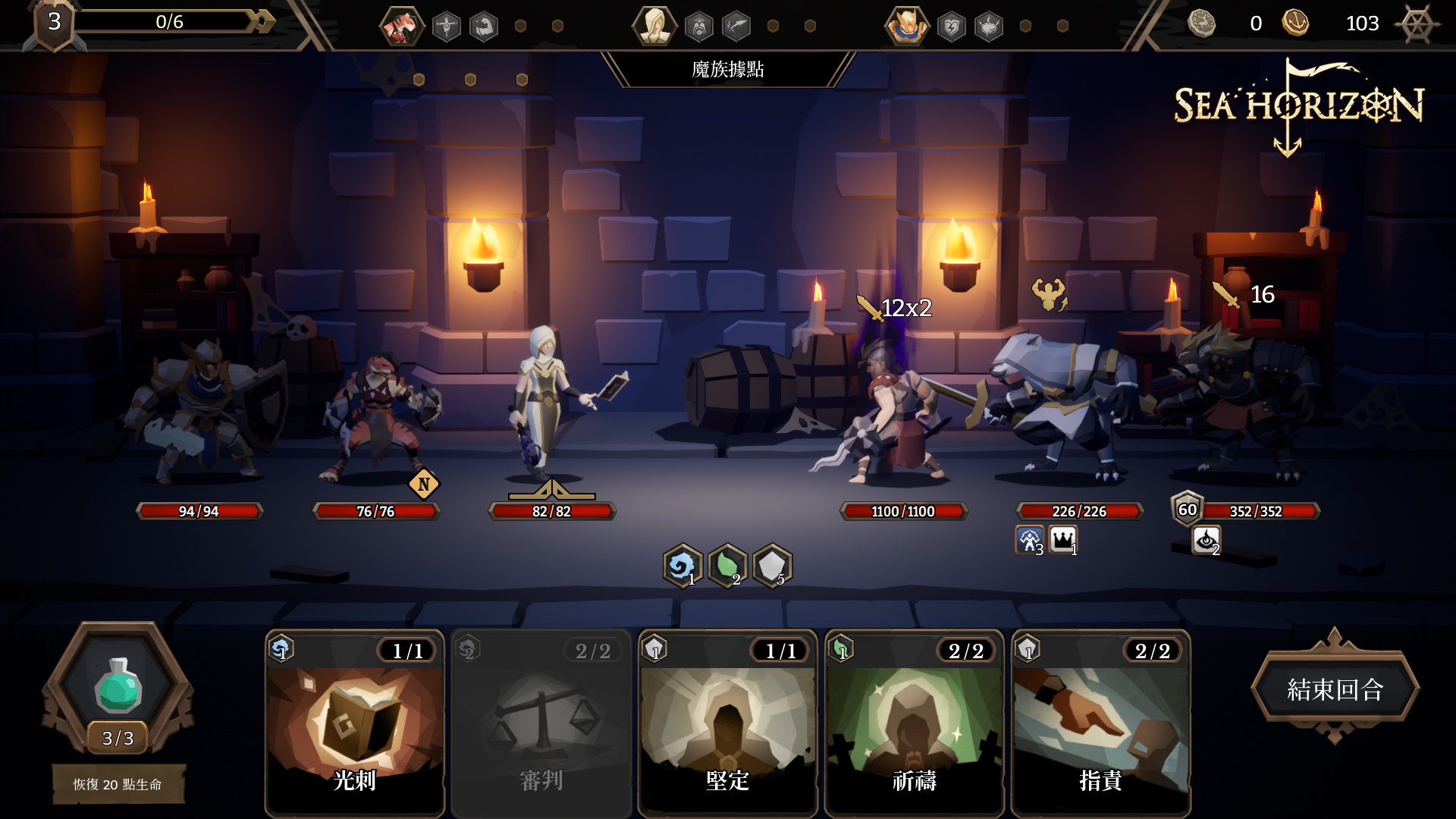Viewport: 1456px width, 819px height.
Task: Inspect the lightning shield skill icon
Action: (951, 27)
